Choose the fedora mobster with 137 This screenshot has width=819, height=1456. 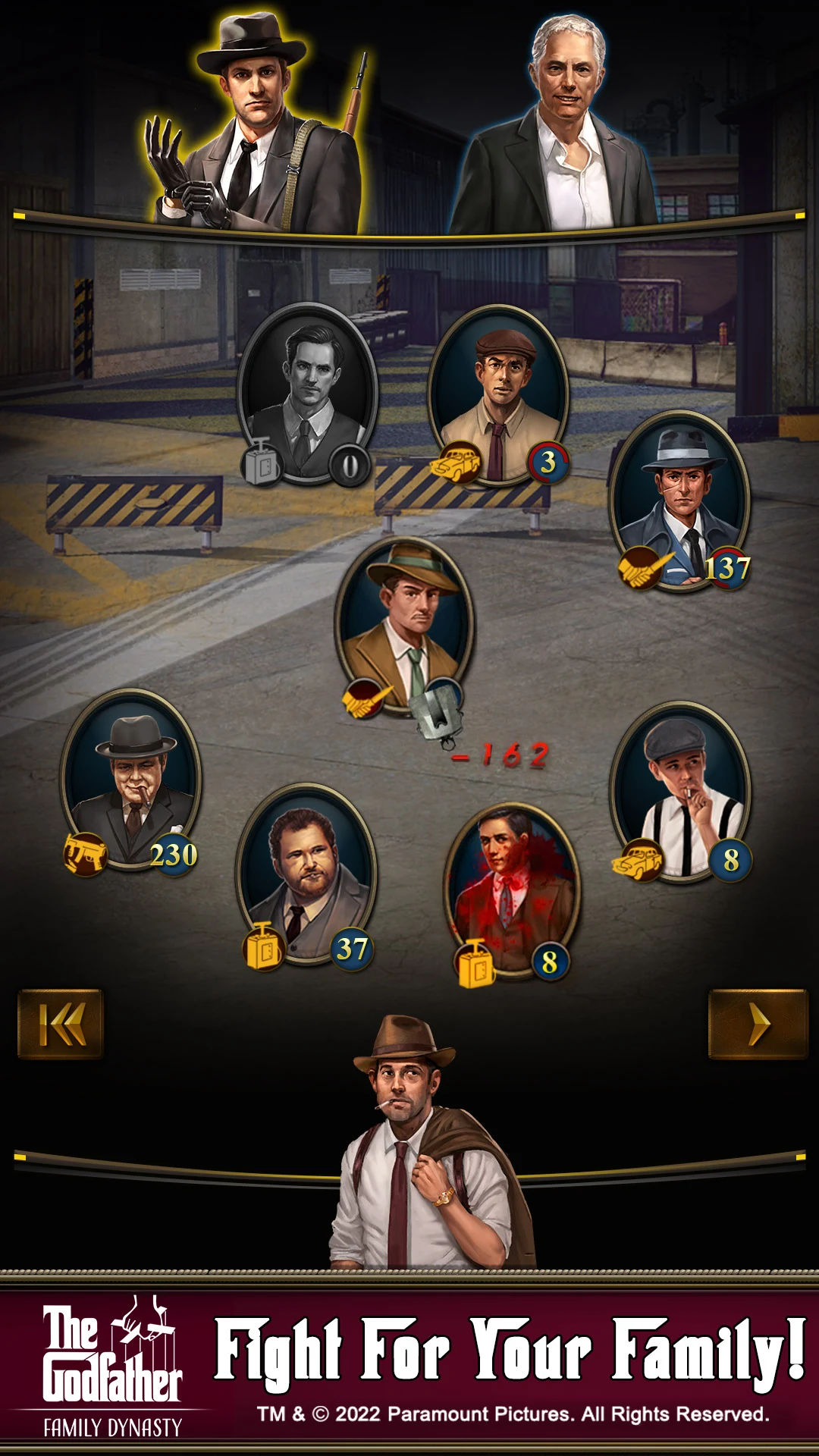coord(680,500)
